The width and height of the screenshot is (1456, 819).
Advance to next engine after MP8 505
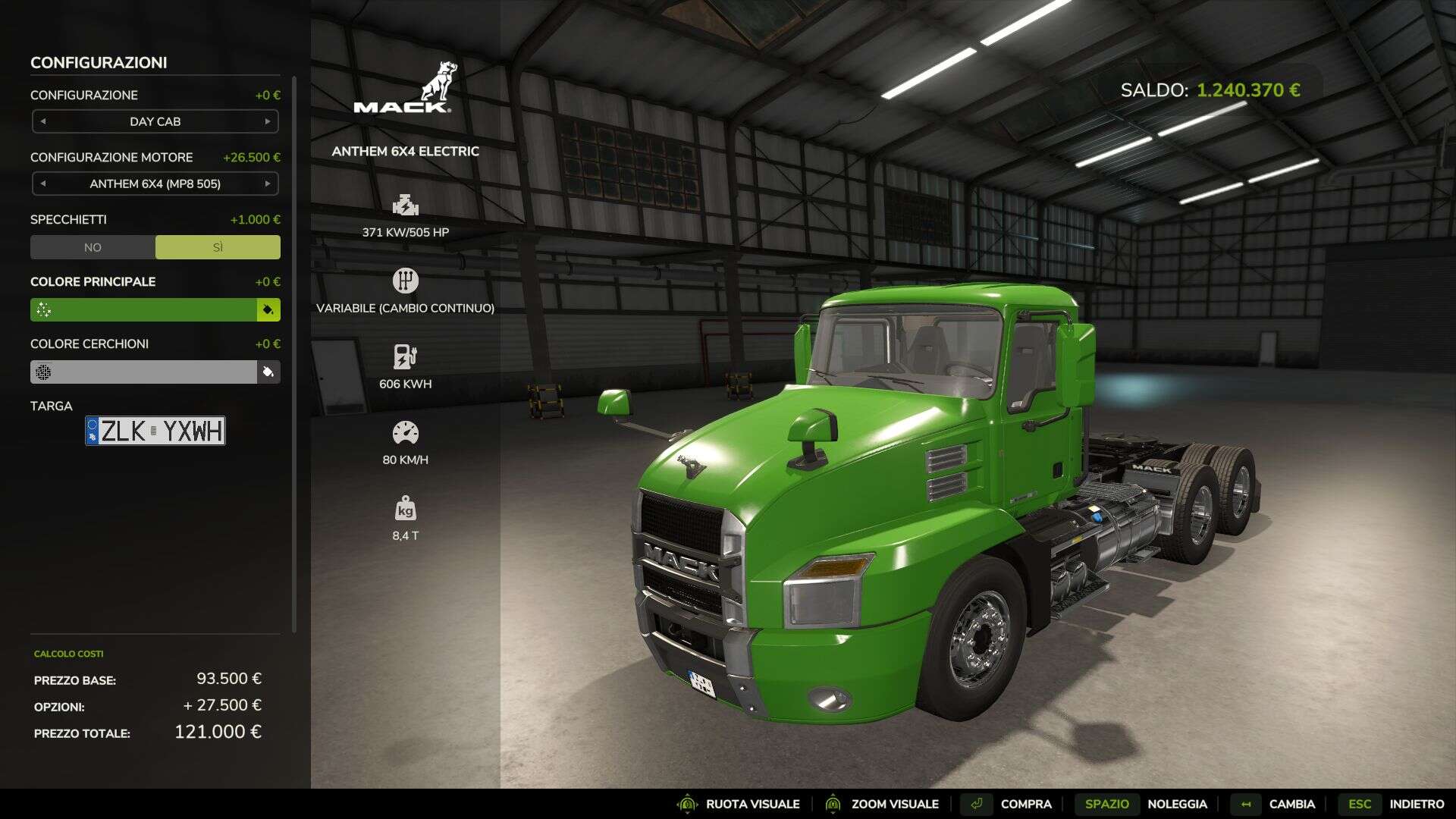coord(267,184)
